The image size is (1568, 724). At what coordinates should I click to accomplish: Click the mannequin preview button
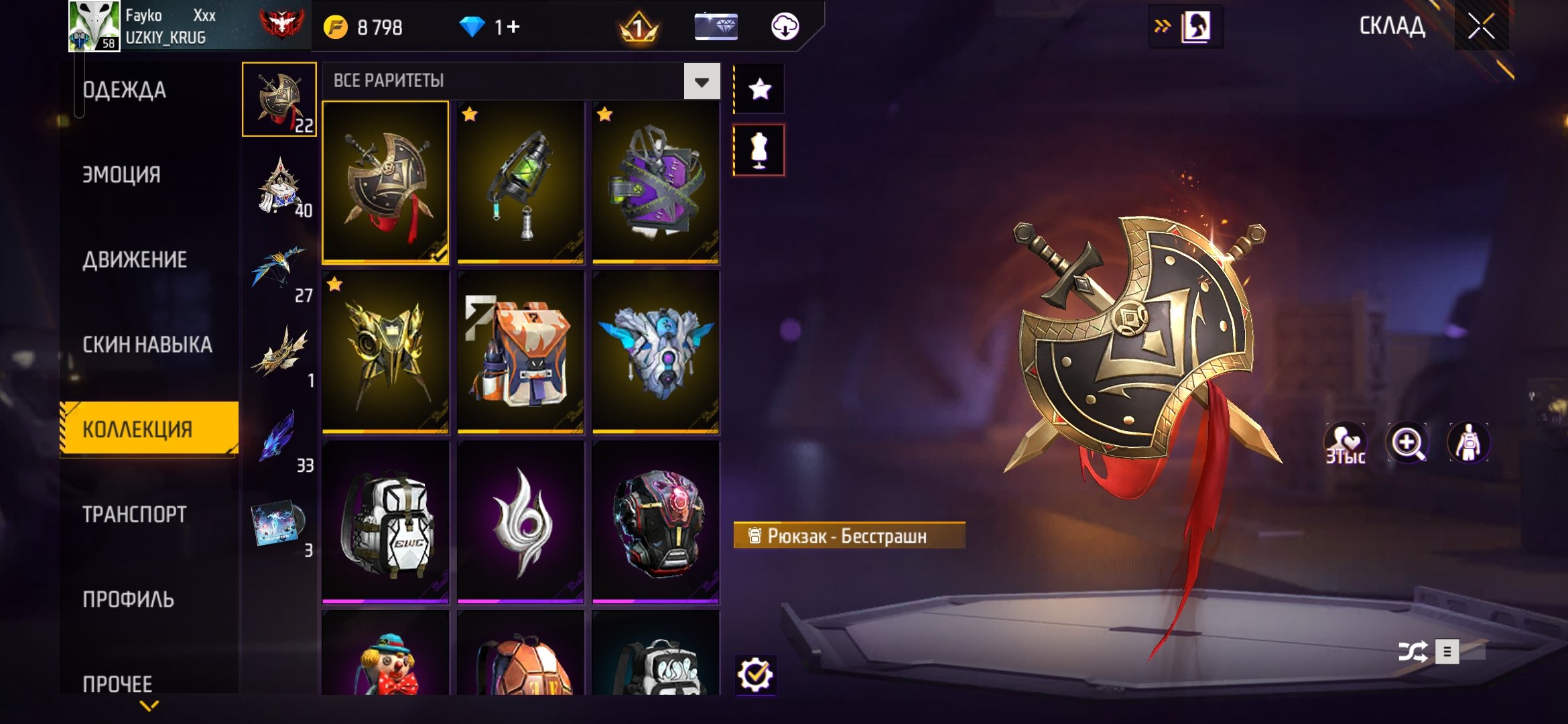pyautogui.click(x=759, y=150)
